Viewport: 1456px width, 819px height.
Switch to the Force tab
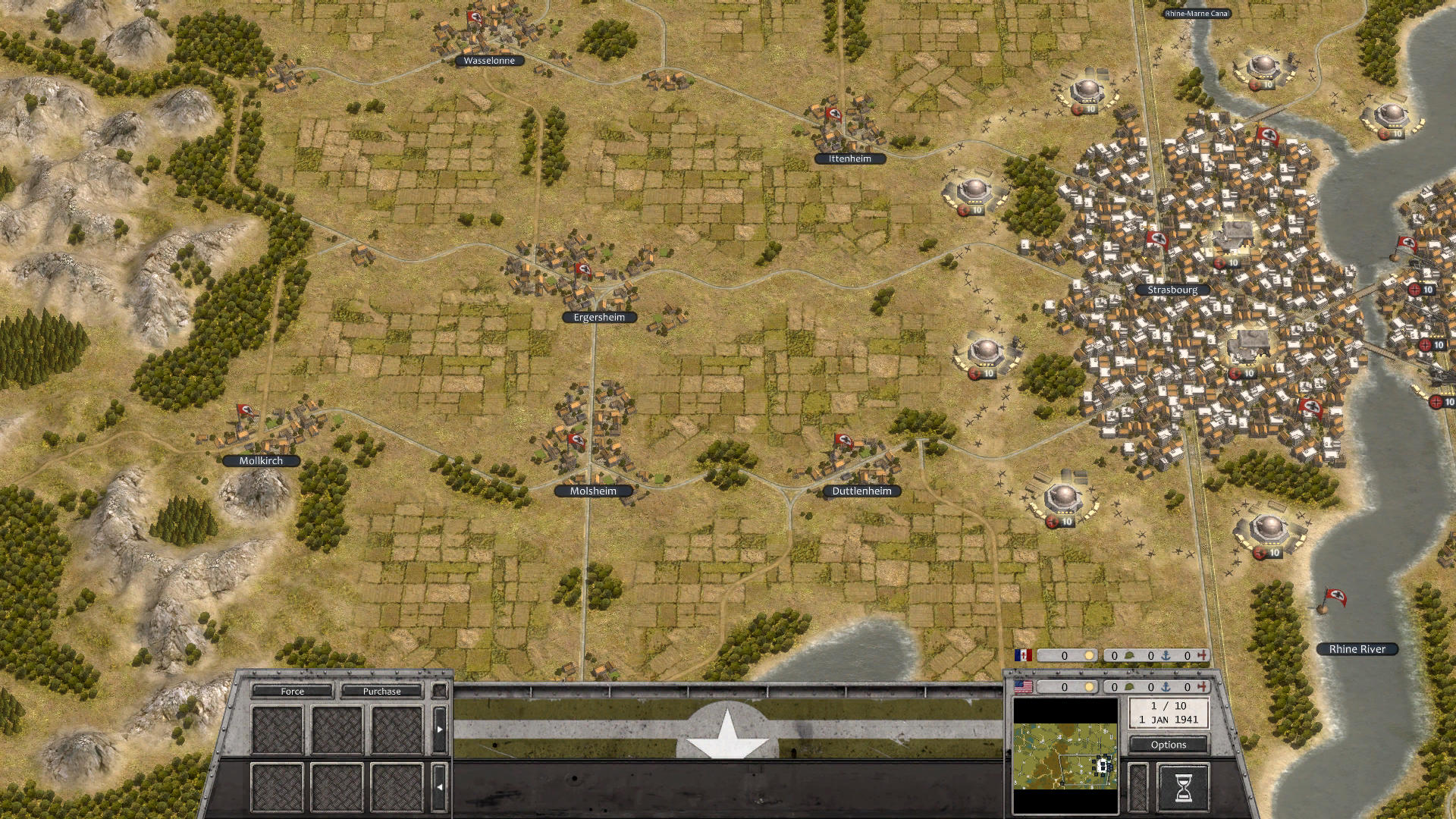pos(292,692)
